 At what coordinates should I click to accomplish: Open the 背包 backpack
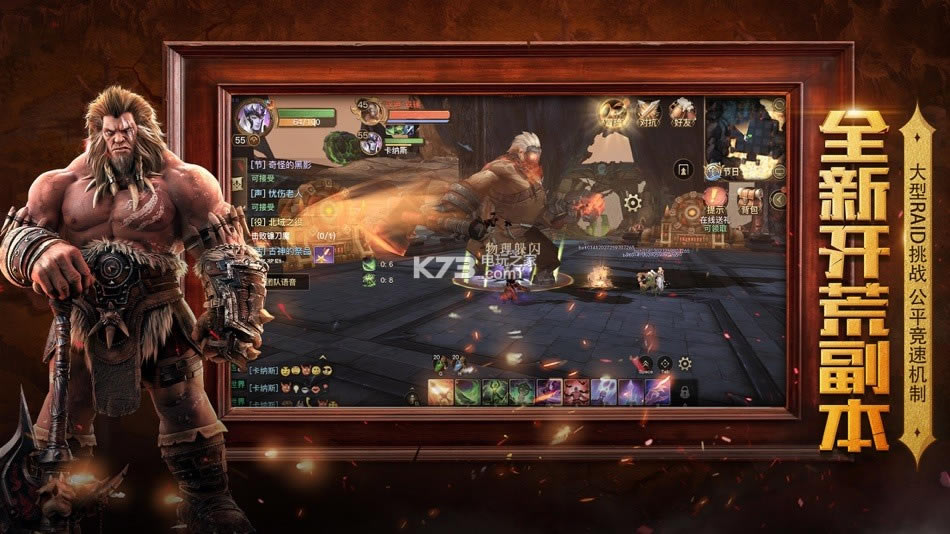point(750,198)
